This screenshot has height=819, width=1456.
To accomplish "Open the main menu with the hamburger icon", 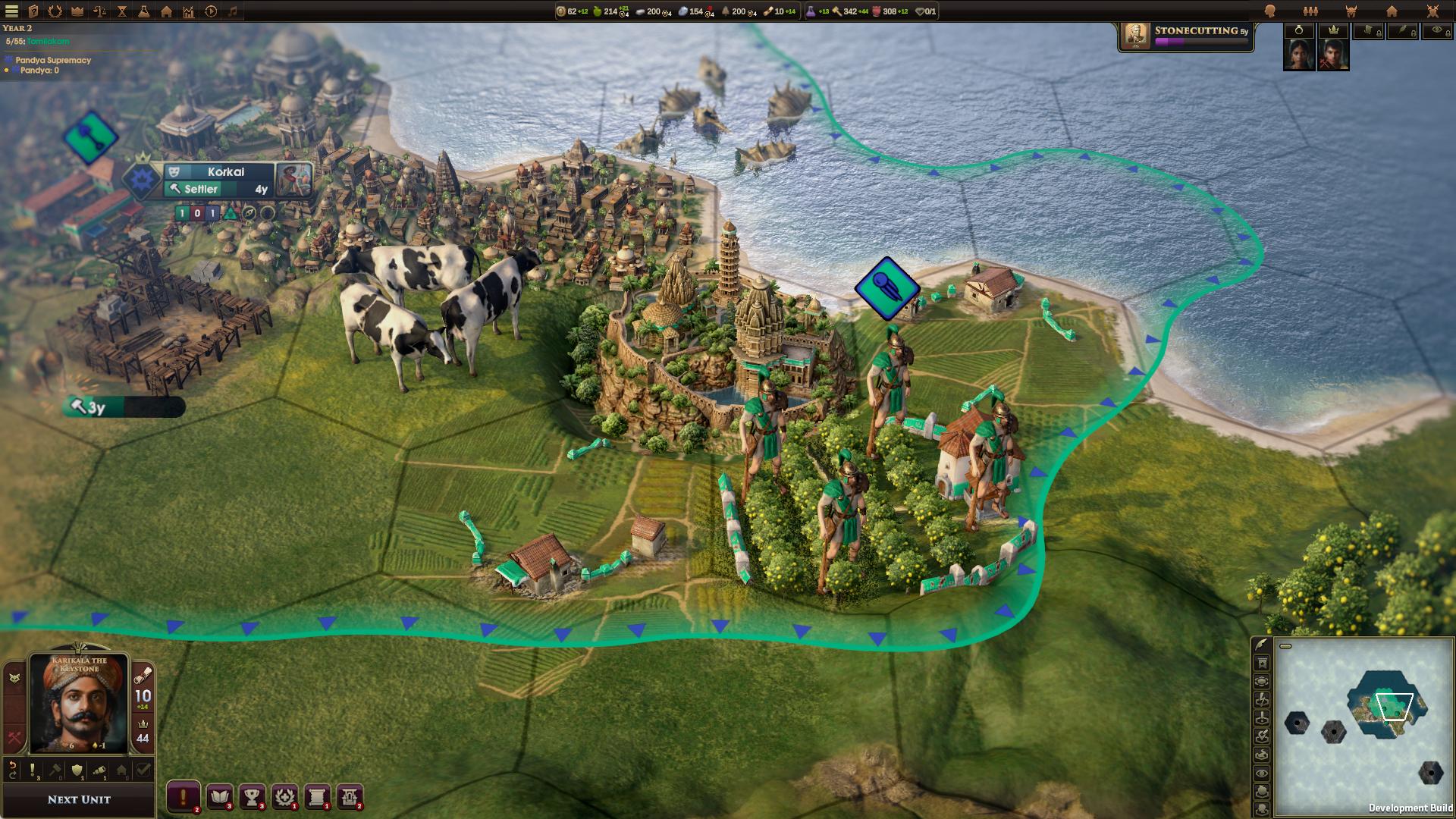I will (11, 11).
